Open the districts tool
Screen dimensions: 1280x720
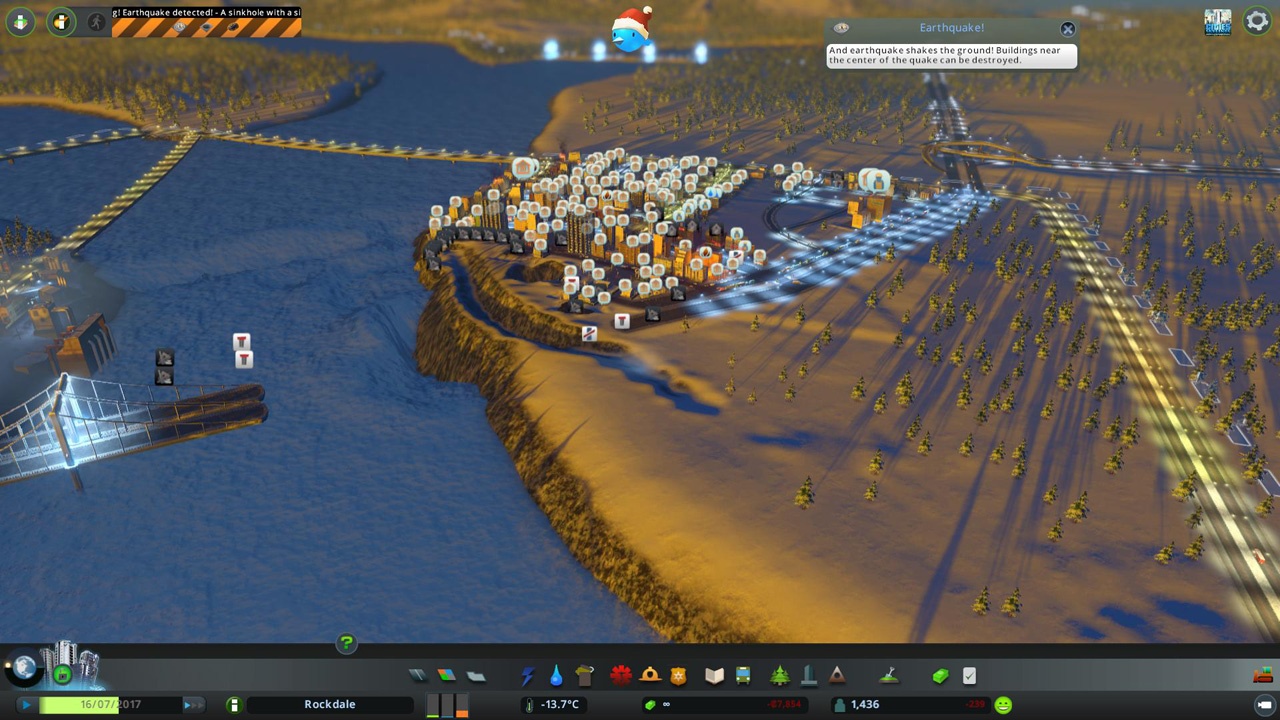tap(476, 676)
